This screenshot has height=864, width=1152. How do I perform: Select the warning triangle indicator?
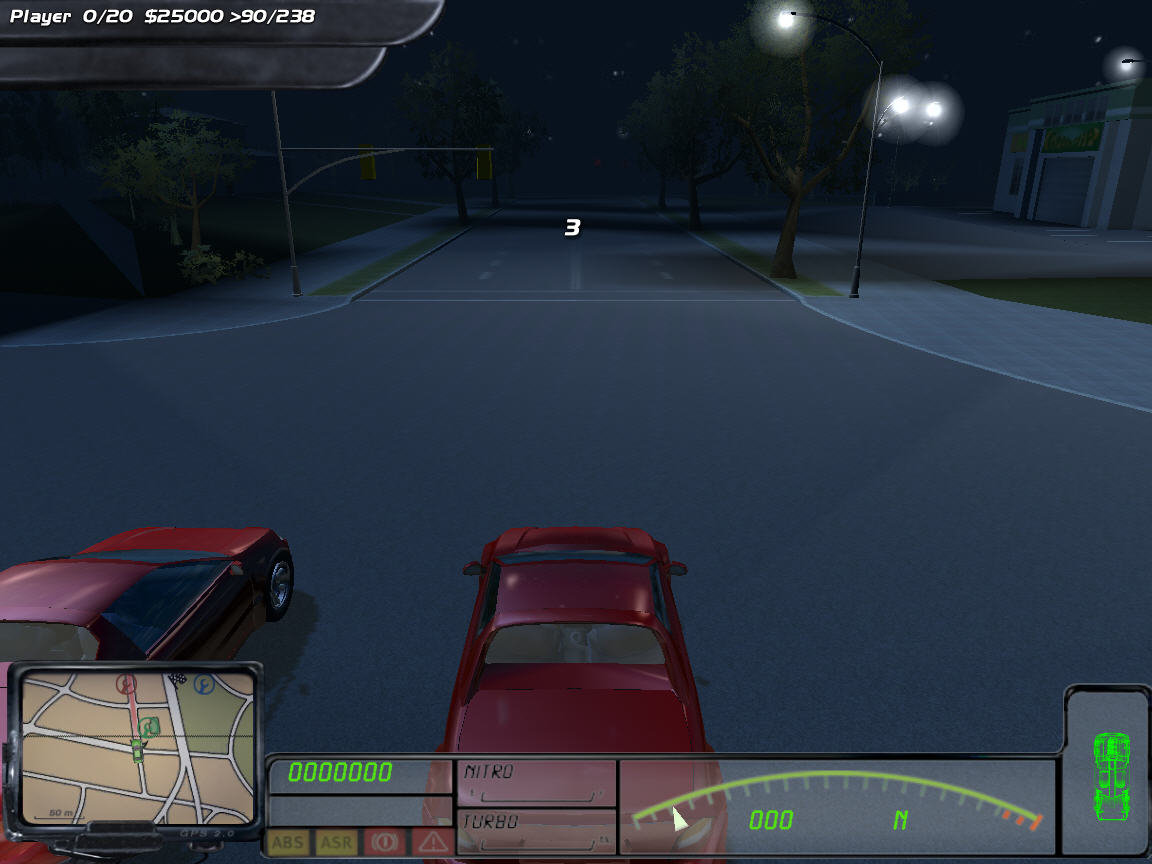(432, 843)
